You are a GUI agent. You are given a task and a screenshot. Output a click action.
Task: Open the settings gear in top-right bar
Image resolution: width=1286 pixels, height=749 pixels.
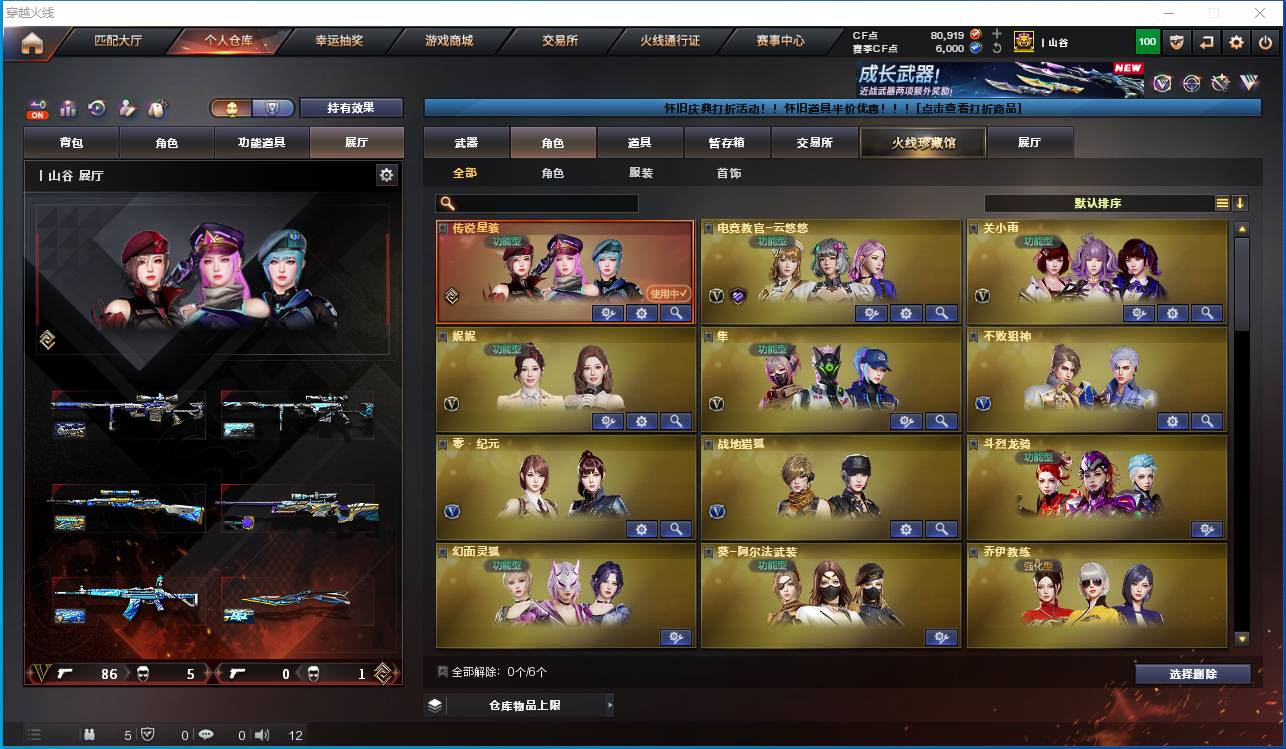[x=1236, y=42]
